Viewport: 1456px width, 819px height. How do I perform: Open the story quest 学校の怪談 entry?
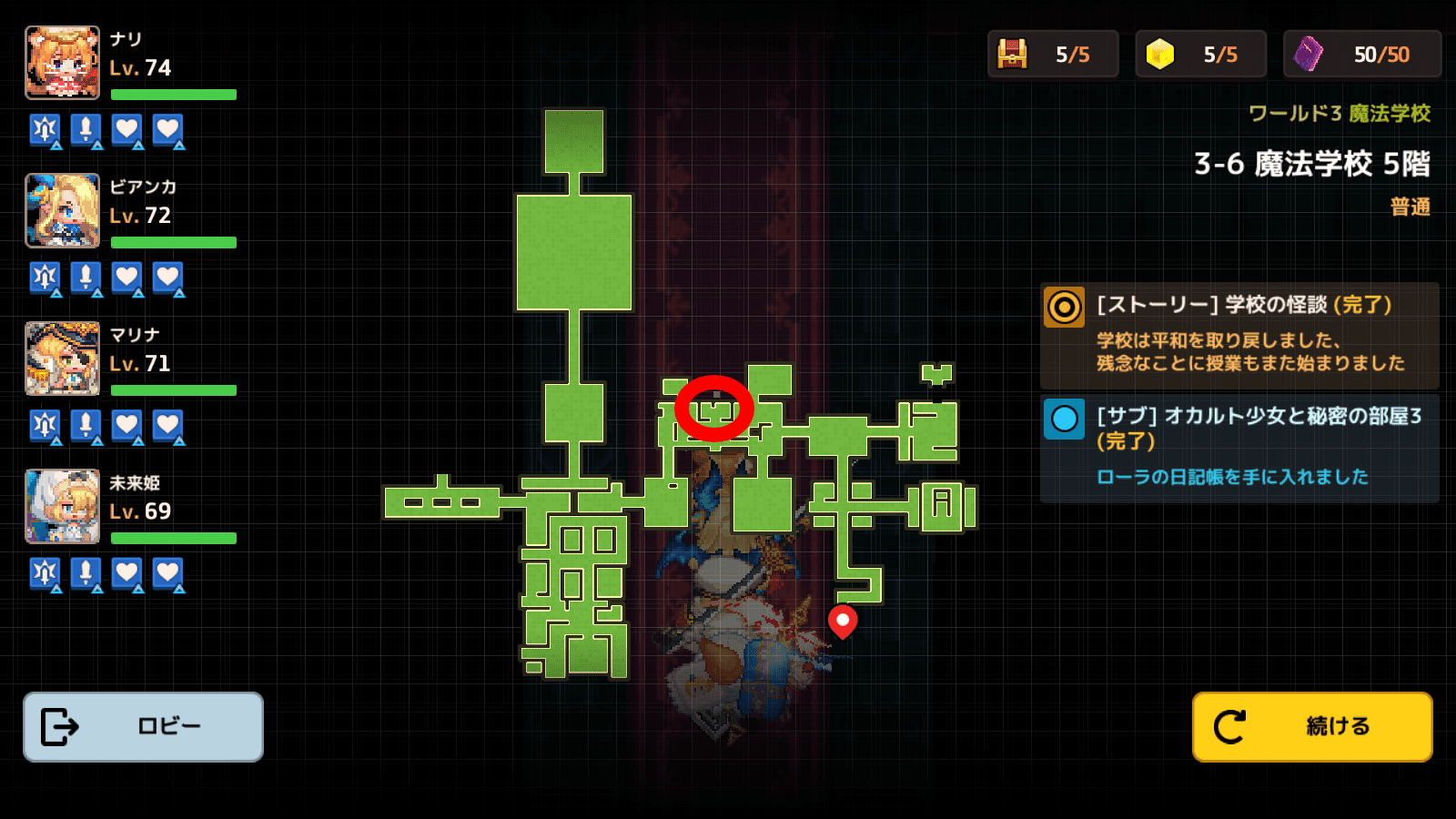point(1239,335)
